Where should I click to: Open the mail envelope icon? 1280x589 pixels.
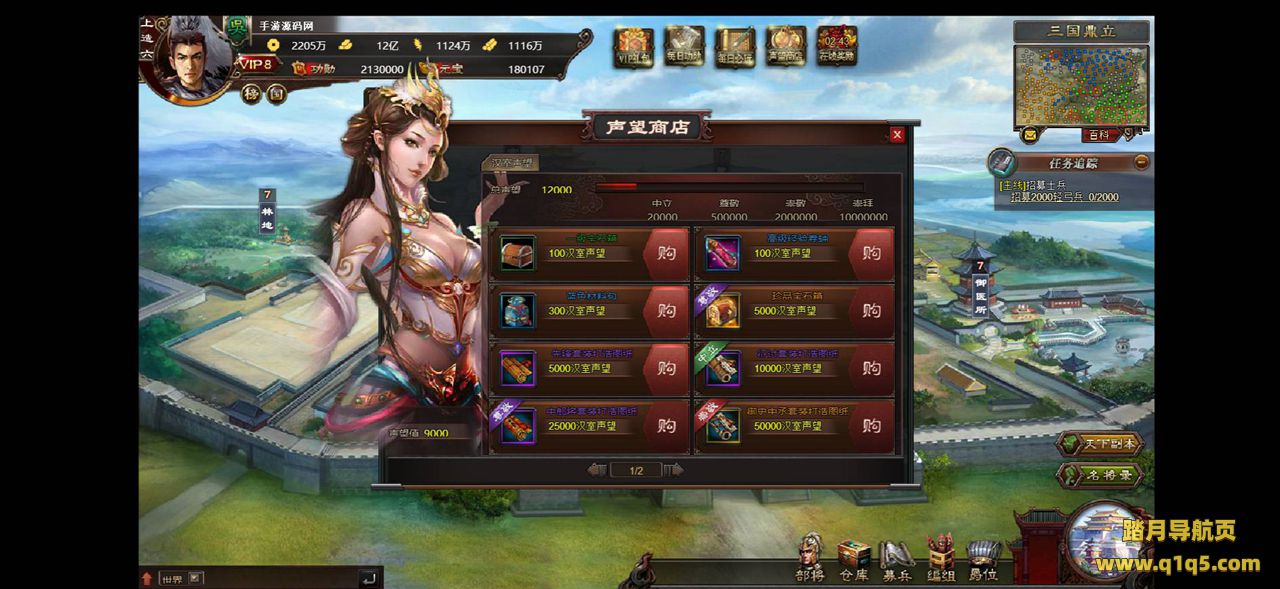(1029, 134)
